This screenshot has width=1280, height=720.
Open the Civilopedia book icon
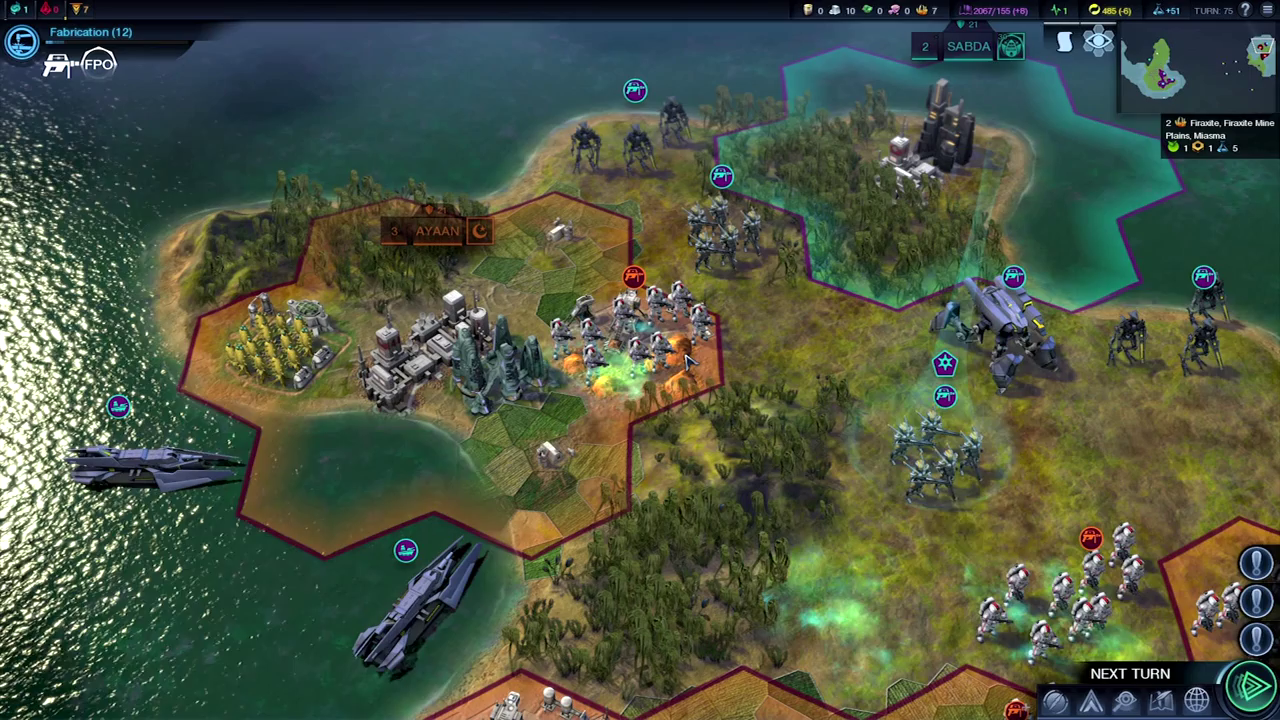(1161, 700)
